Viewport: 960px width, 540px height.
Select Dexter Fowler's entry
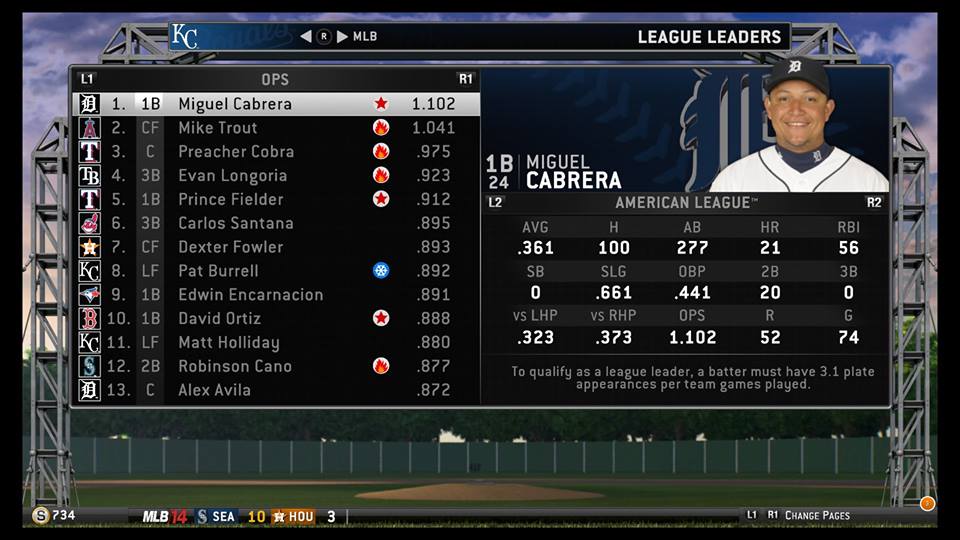231,247
